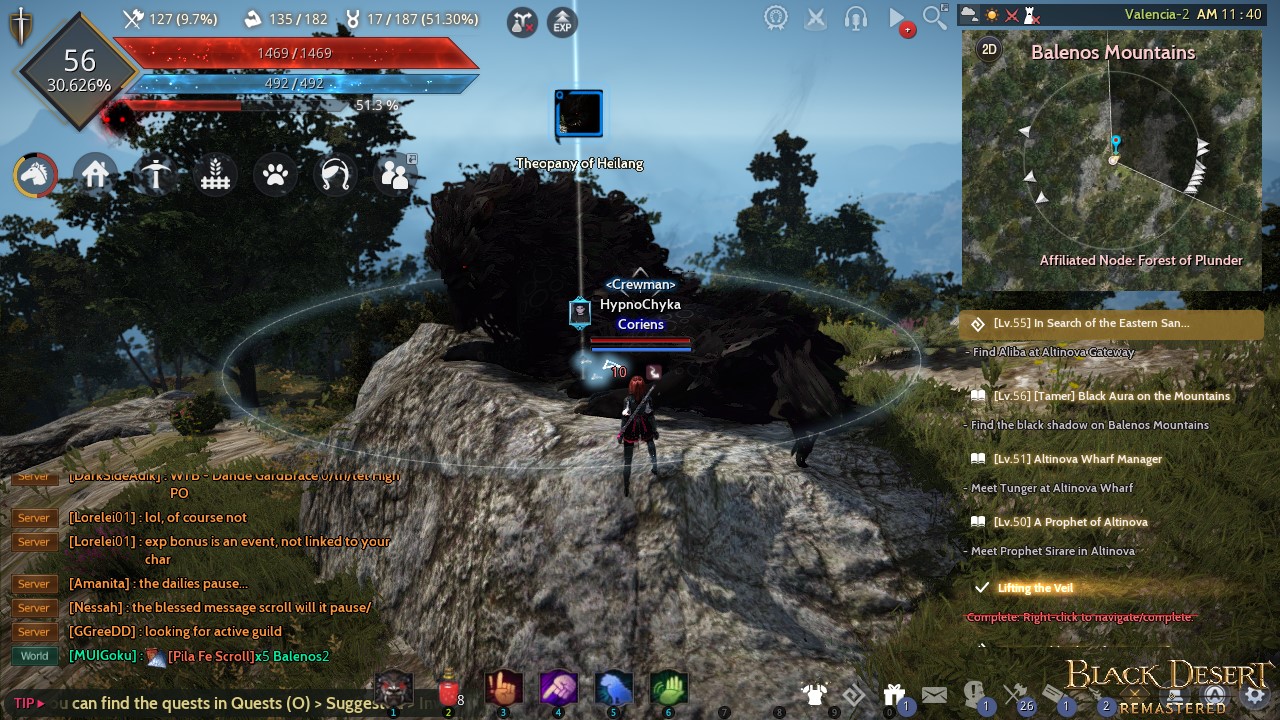Open the gift box rewards icon

894,693
